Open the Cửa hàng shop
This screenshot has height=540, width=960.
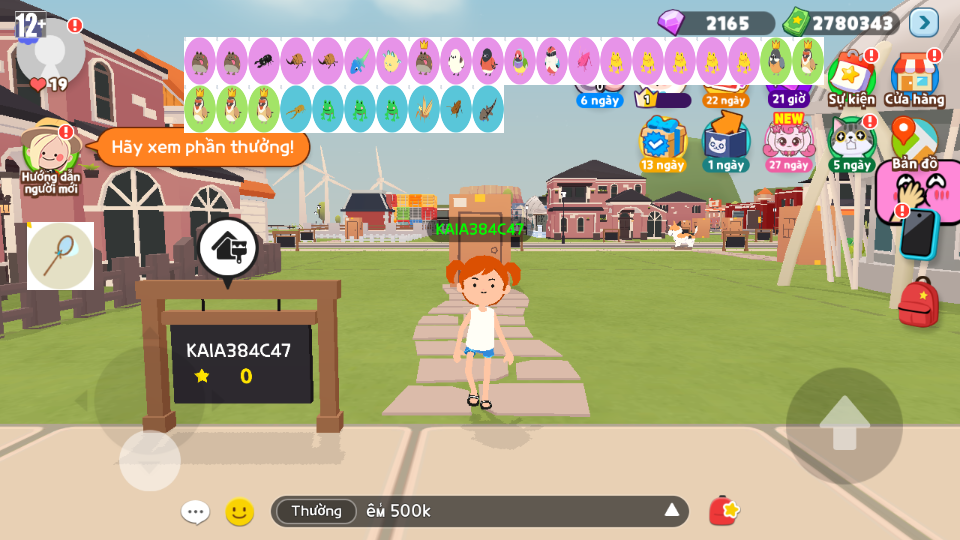click(x=914, y=78)
